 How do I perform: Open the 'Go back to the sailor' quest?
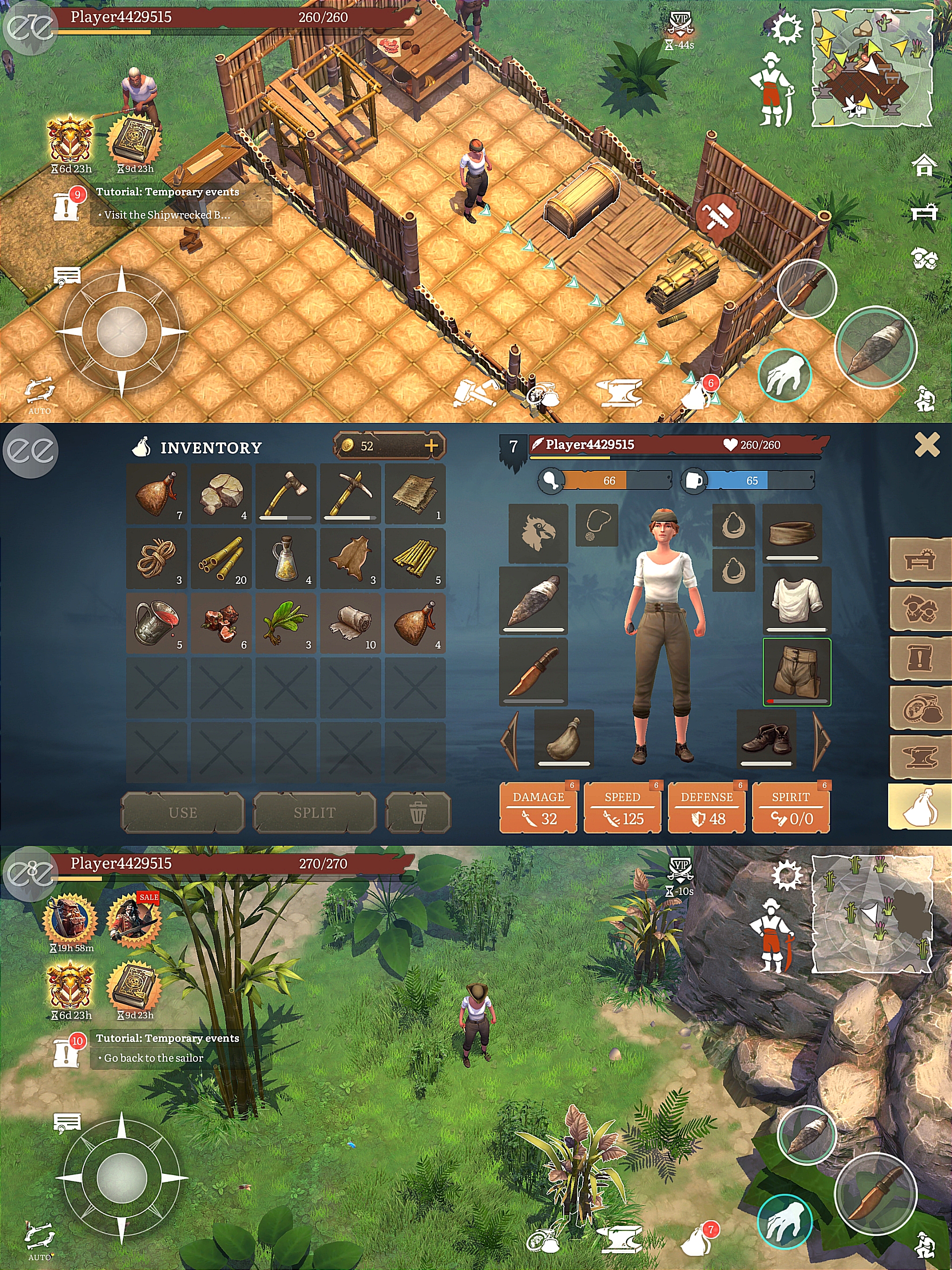click(x=154, y=1057)
